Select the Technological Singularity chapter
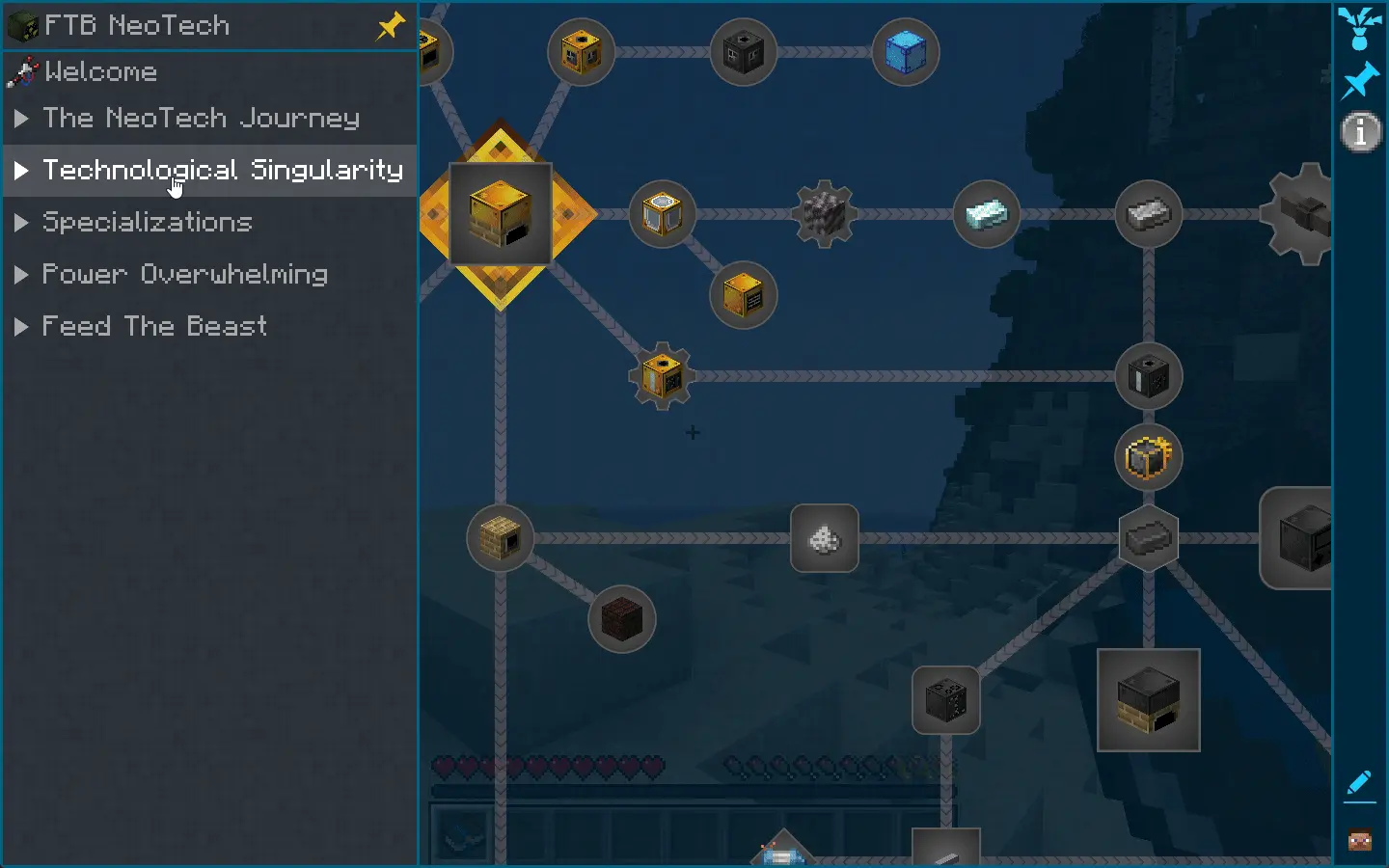Viewport: 1389px width, 868px height. coord(224,171)
